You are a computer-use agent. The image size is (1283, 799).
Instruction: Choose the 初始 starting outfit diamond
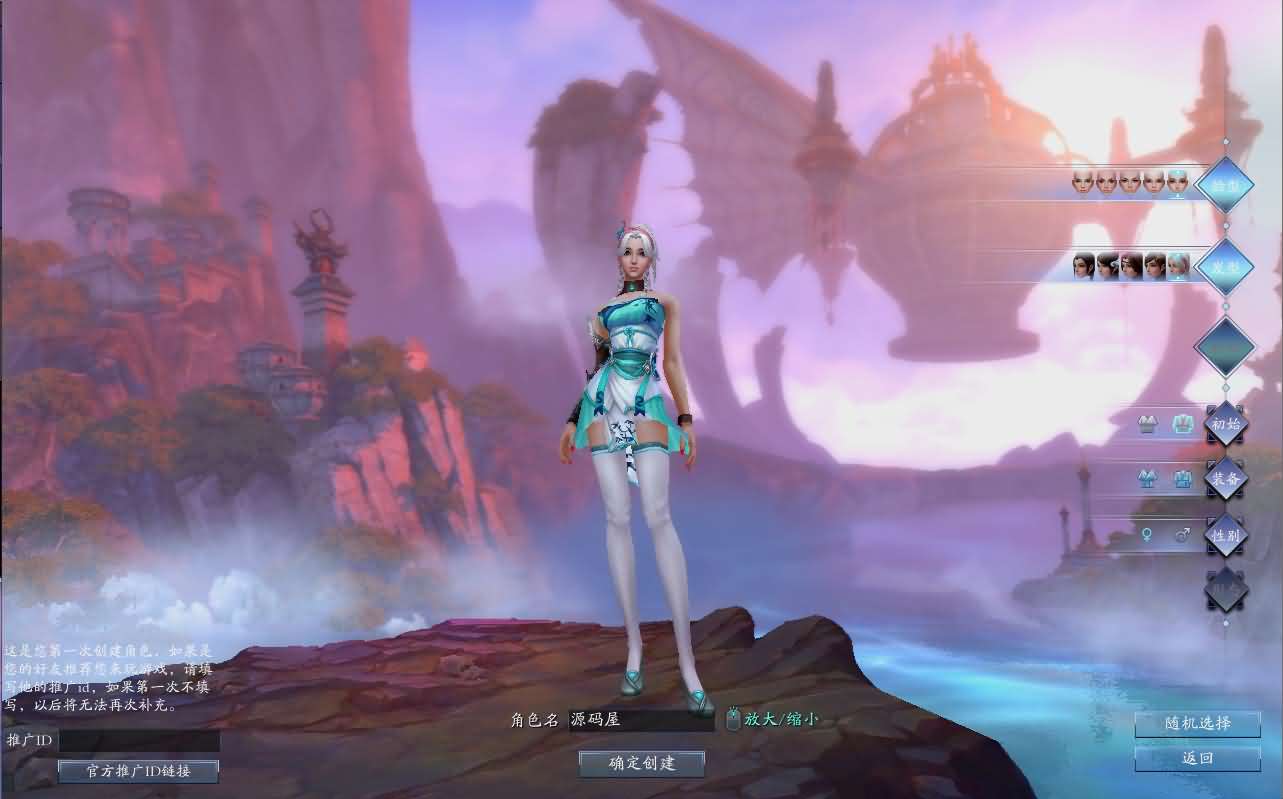click(1226, 423)
